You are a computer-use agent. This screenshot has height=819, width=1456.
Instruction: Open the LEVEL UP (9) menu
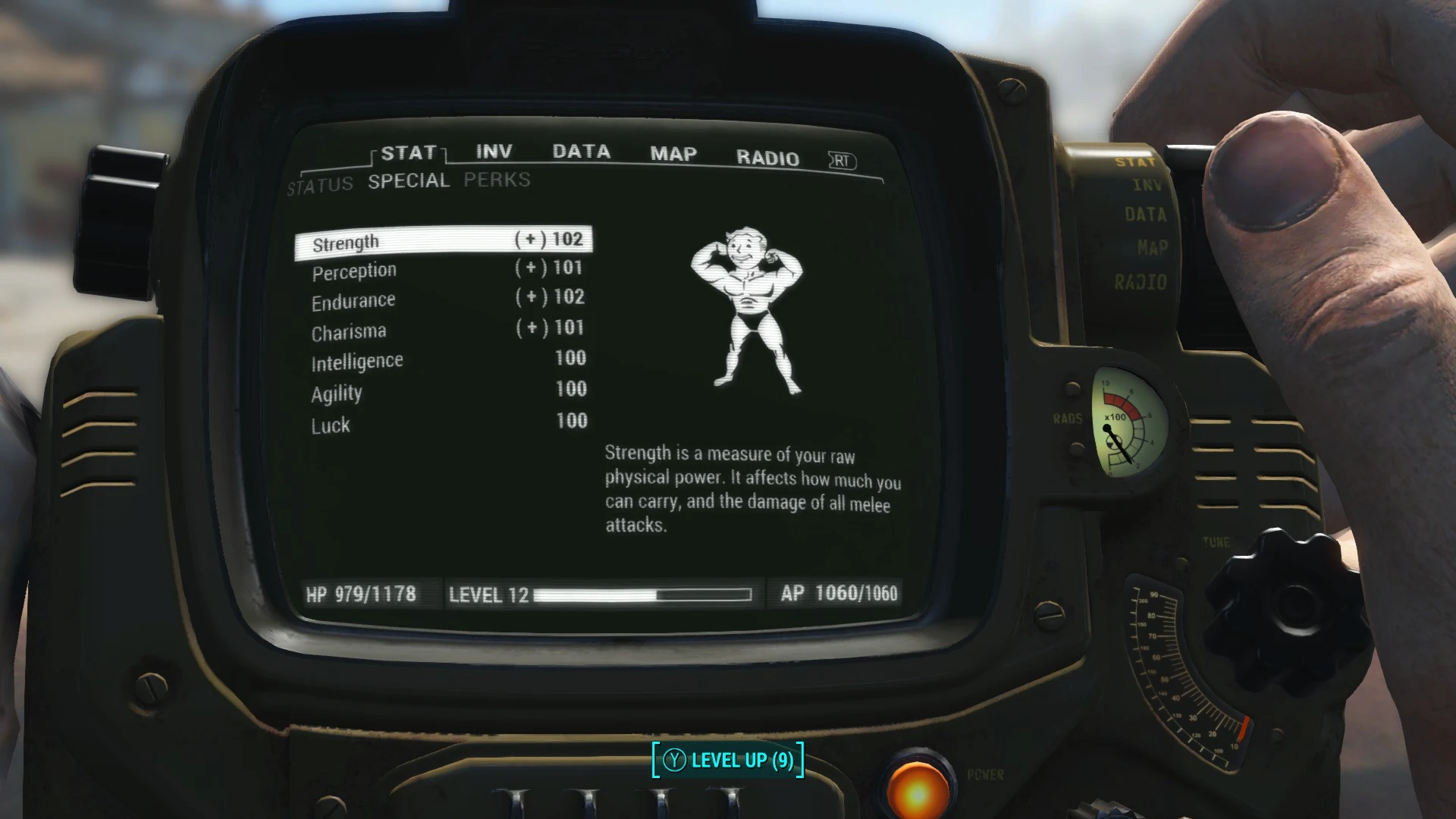pos(727,760)
